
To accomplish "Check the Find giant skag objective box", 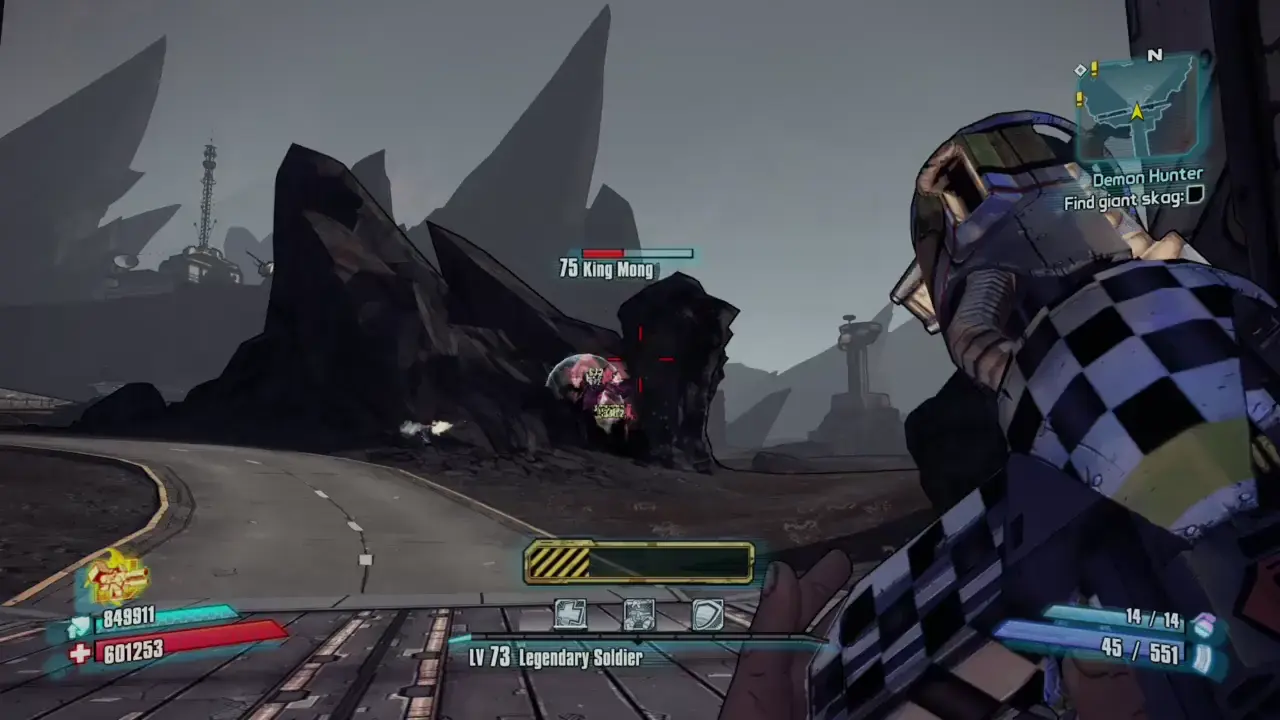I will click(1194, 196).
